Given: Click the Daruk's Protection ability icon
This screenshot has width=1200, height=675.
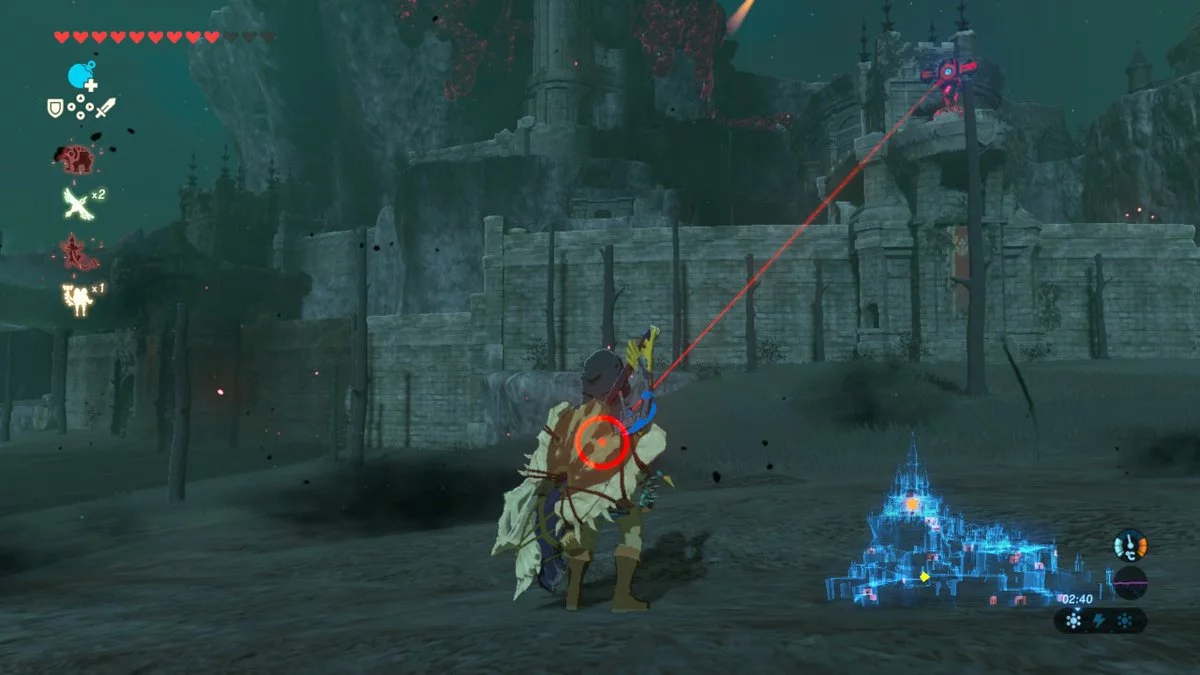Looking at the screenshot, I should [x=77, y=158].
